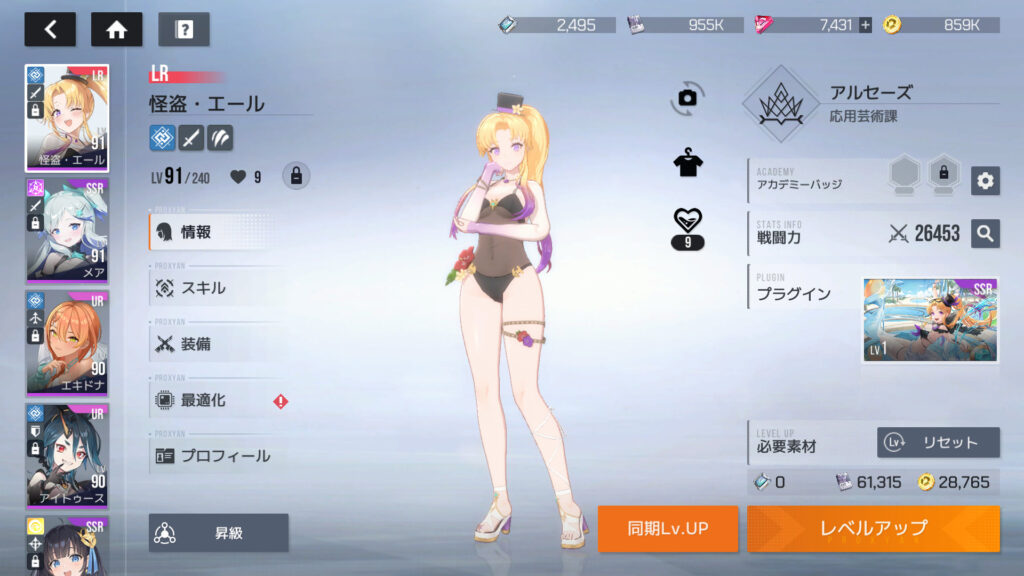The width and height of the screenshot is (1024, 576).
Task: Open the help guide book icon
Action: tap(184, 30)
